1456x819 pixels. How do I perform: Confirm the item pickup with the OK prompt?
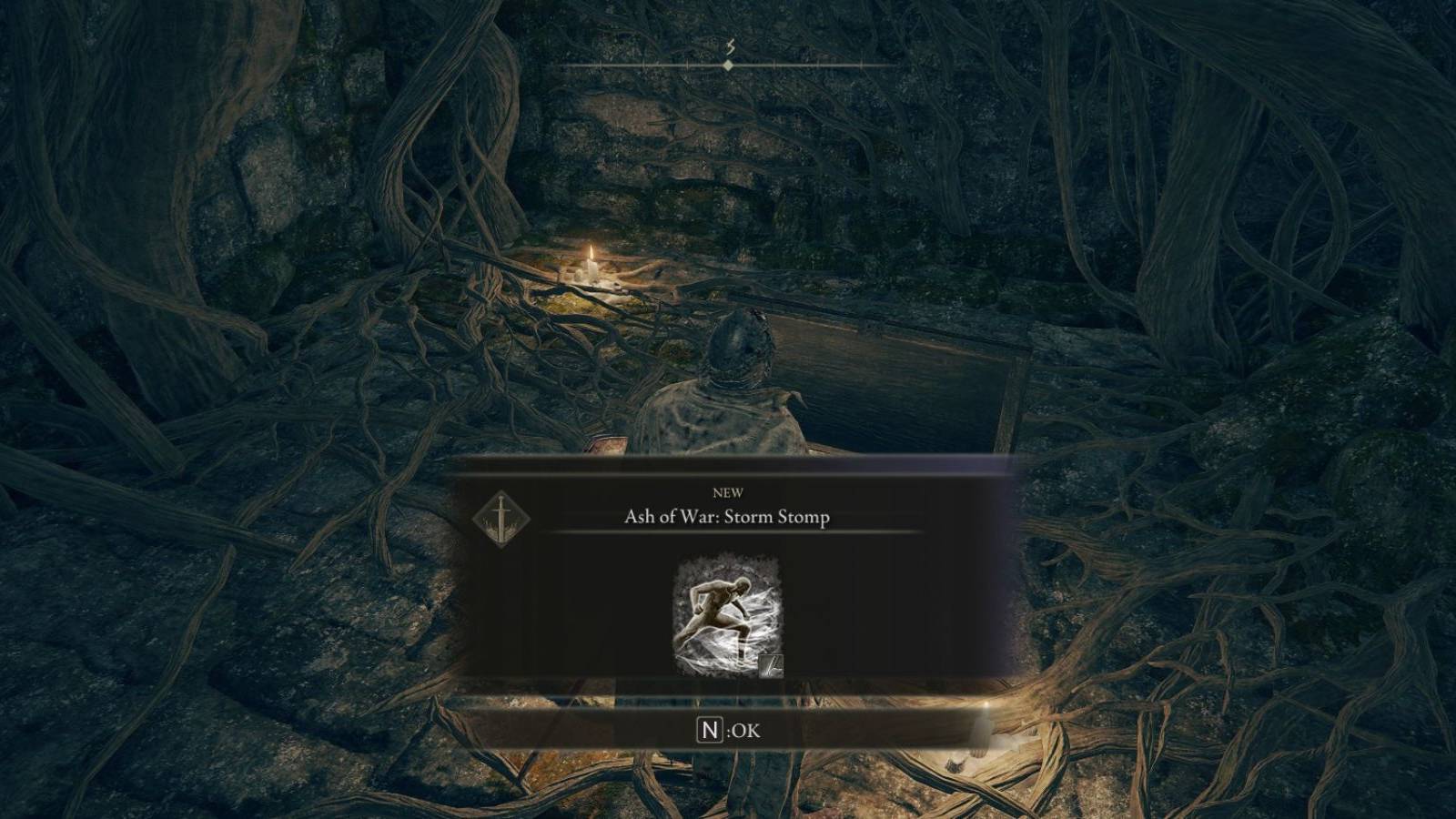[728, 726]
